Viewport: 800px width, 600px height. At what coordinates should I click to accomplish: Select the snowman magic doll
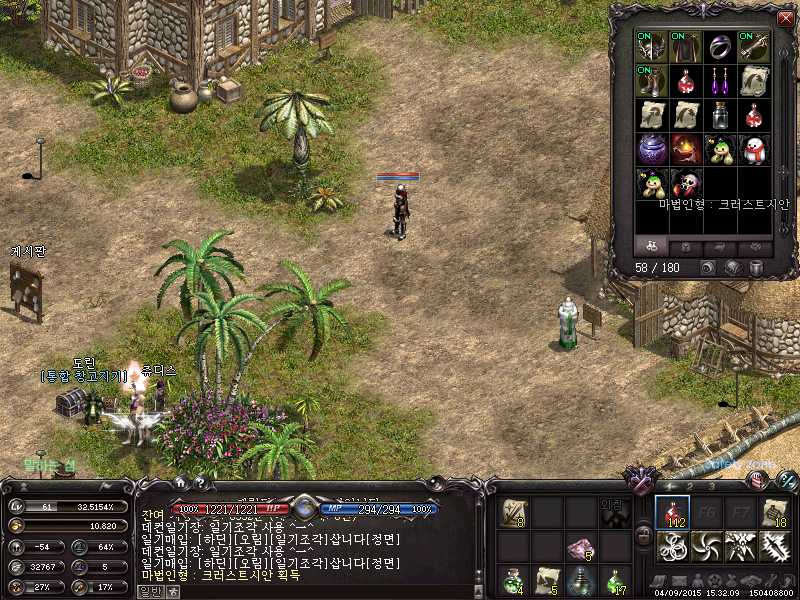pos(754,149)
